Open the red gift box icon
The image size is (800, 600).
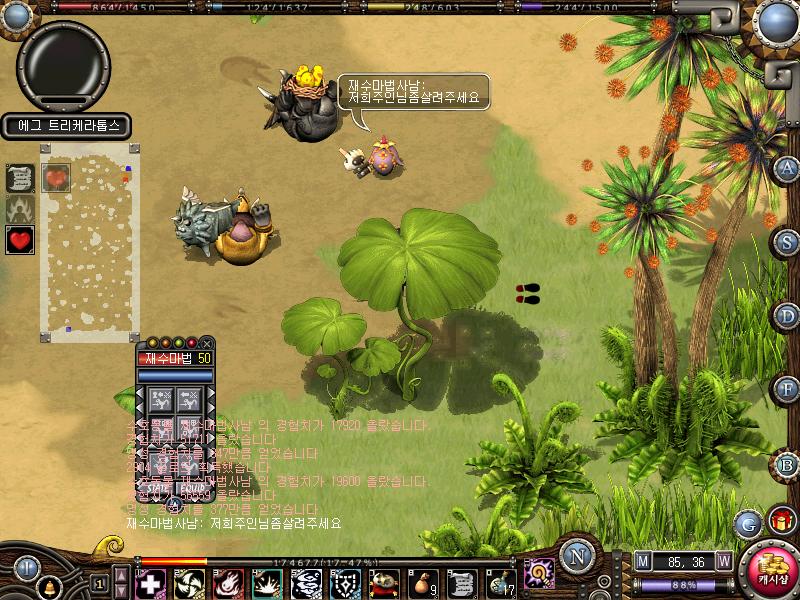coord(782,521)
